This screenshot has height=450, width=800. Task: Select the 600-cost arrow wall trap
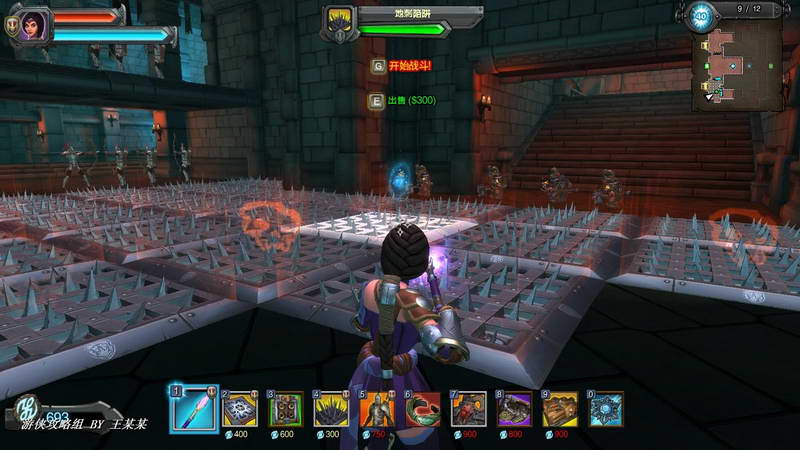[286, 409]
